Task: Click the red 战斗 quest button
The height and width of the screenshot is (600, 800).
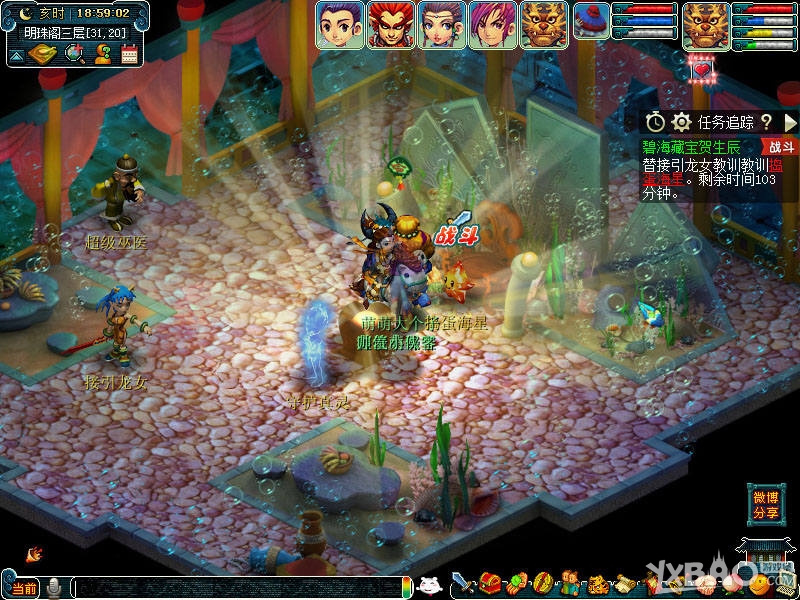Action: [x=780, y=146]
